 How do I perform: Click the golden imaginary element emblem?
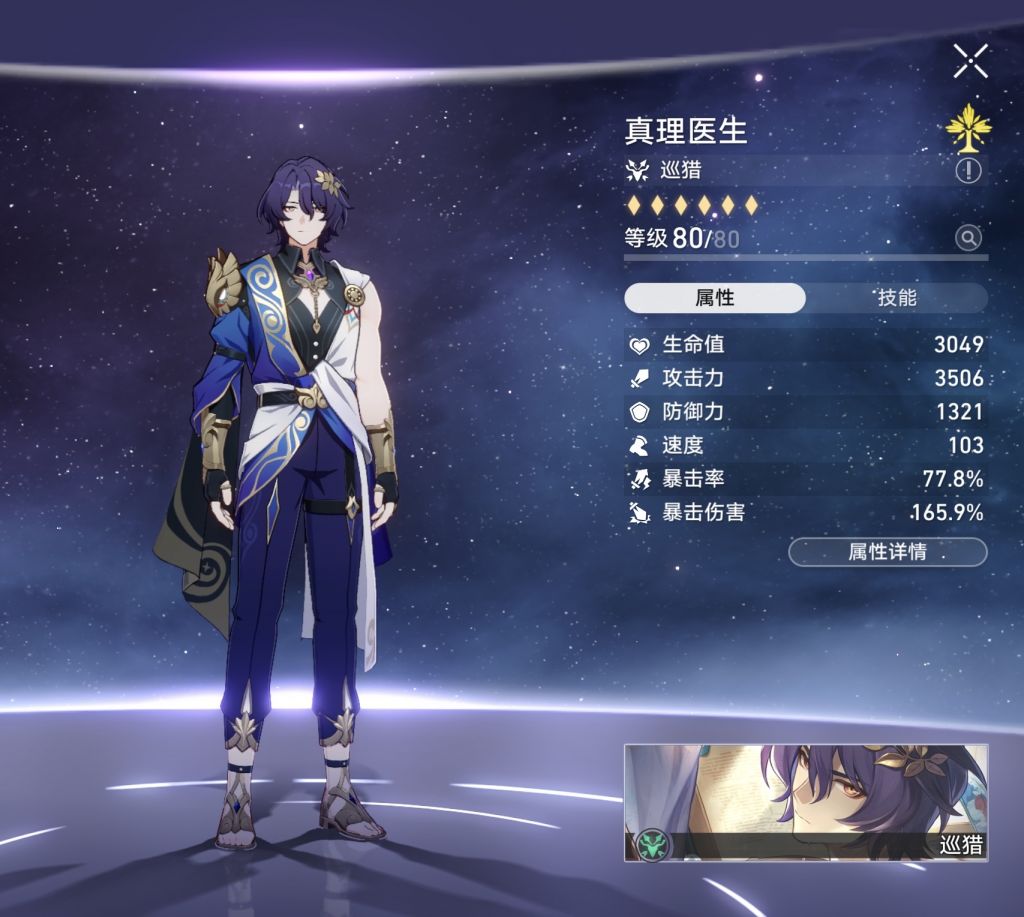click(x=968, y=128)
